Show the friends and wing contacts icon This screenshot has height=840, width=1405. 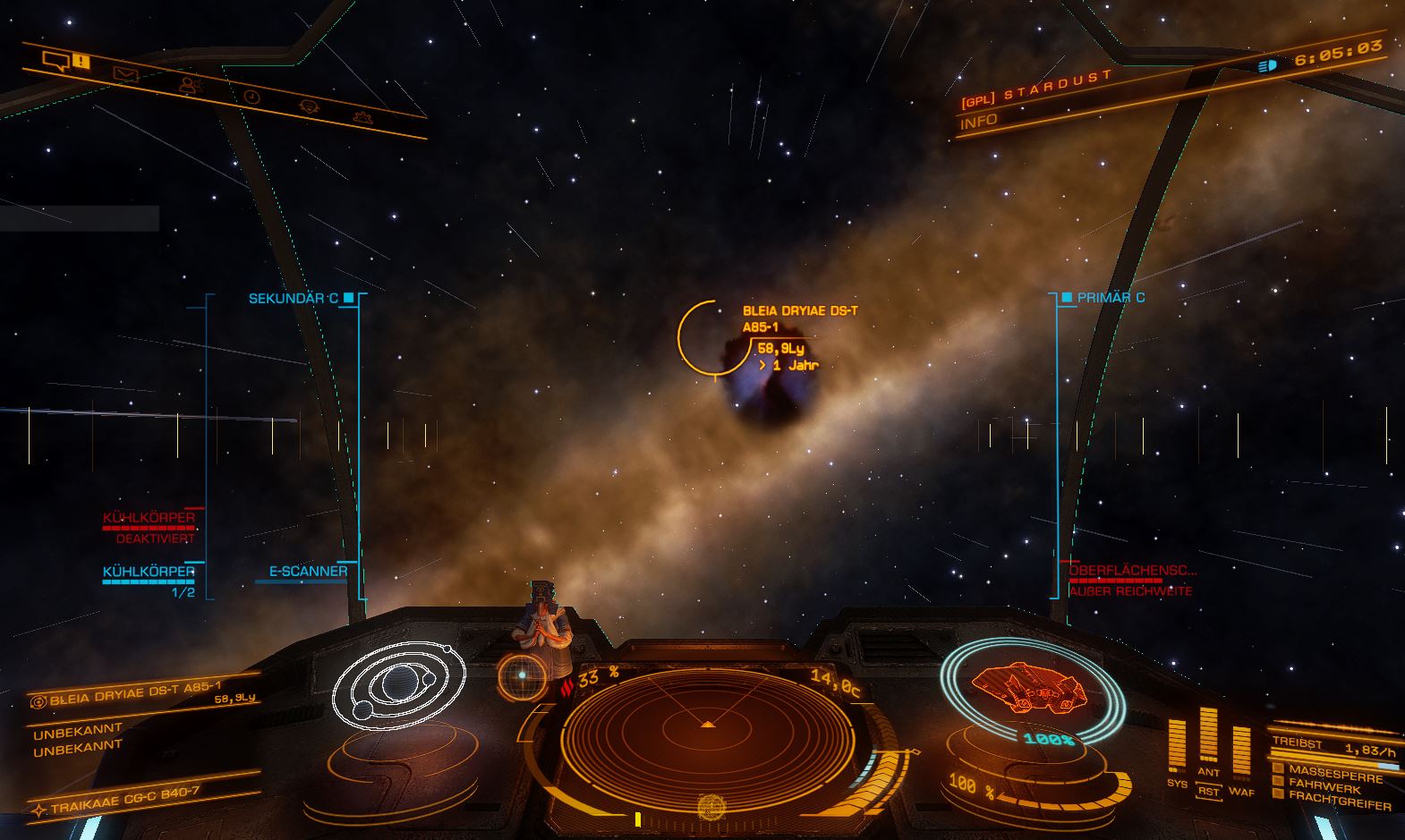pos(190,85)
